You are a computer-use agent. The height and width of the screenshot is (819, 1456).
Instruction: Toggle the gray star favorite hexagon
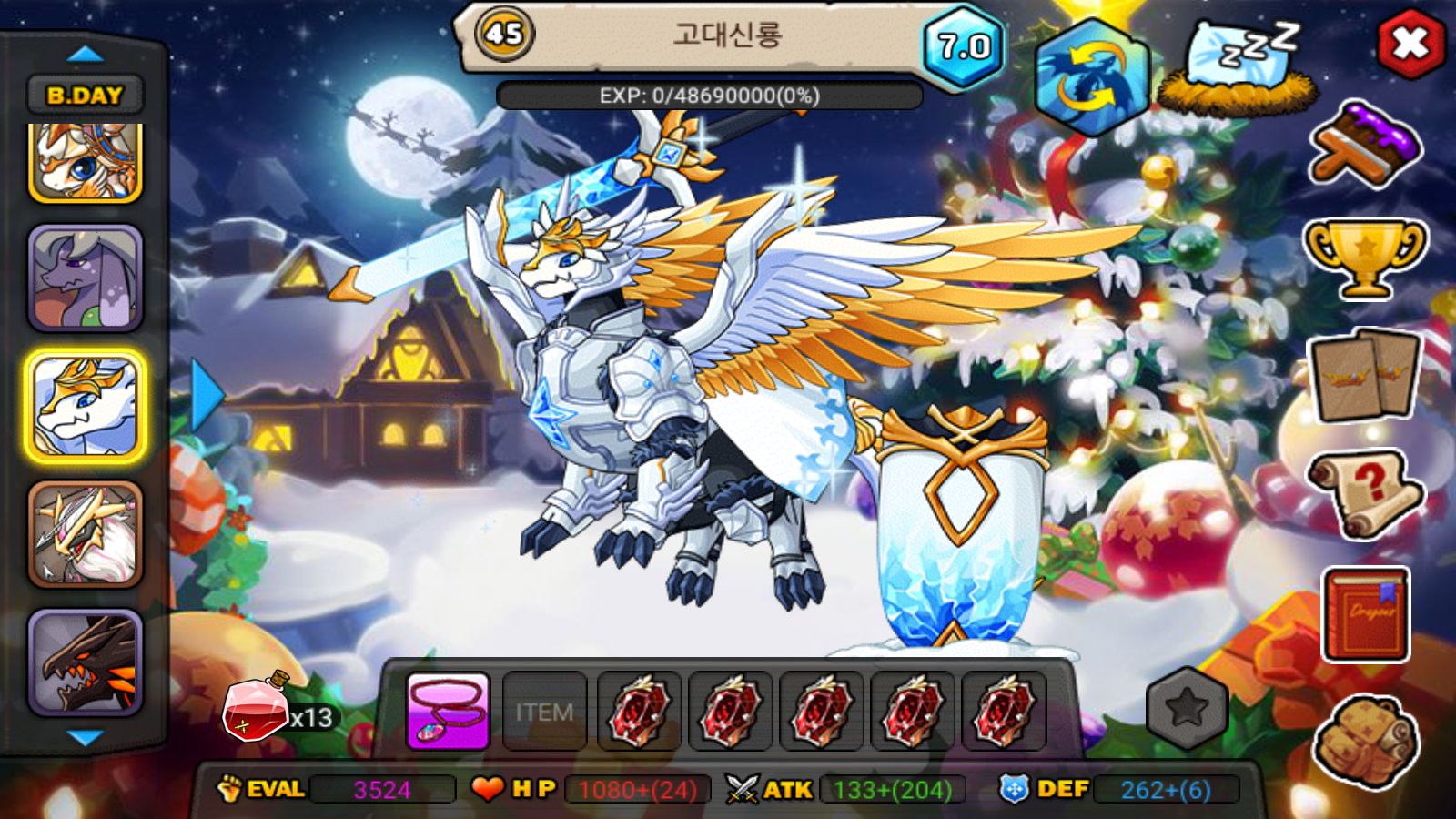point(1187,708)
